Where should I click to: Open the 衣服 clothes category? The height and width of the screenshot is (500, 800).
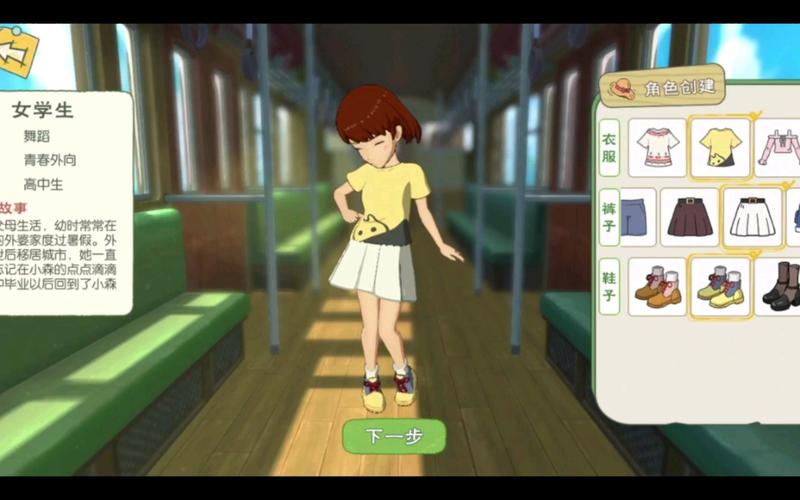click(x=609, y=148)
